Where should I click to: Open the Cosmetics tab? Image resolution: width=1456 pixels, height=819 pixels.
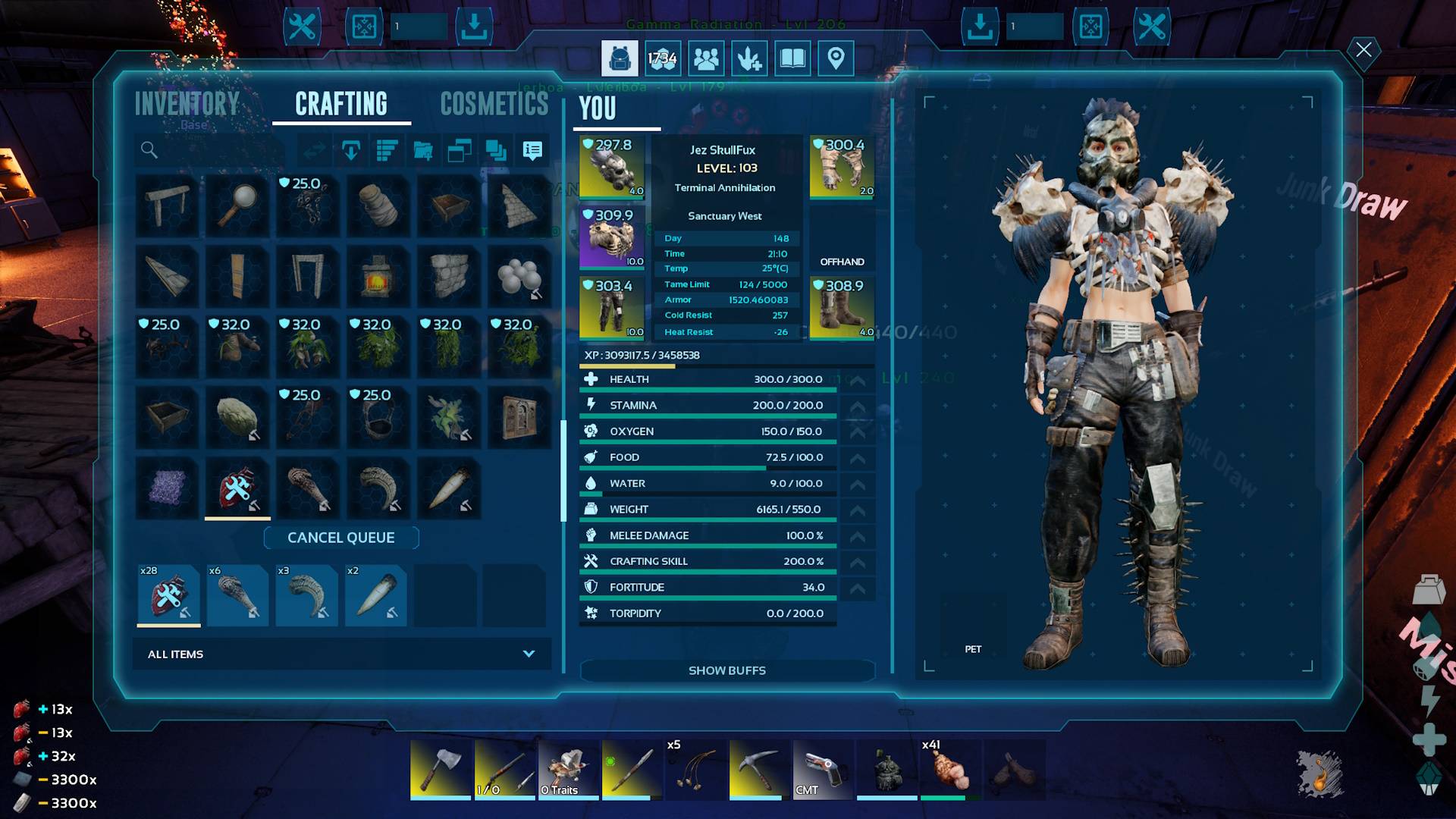(x=494, y=104)
